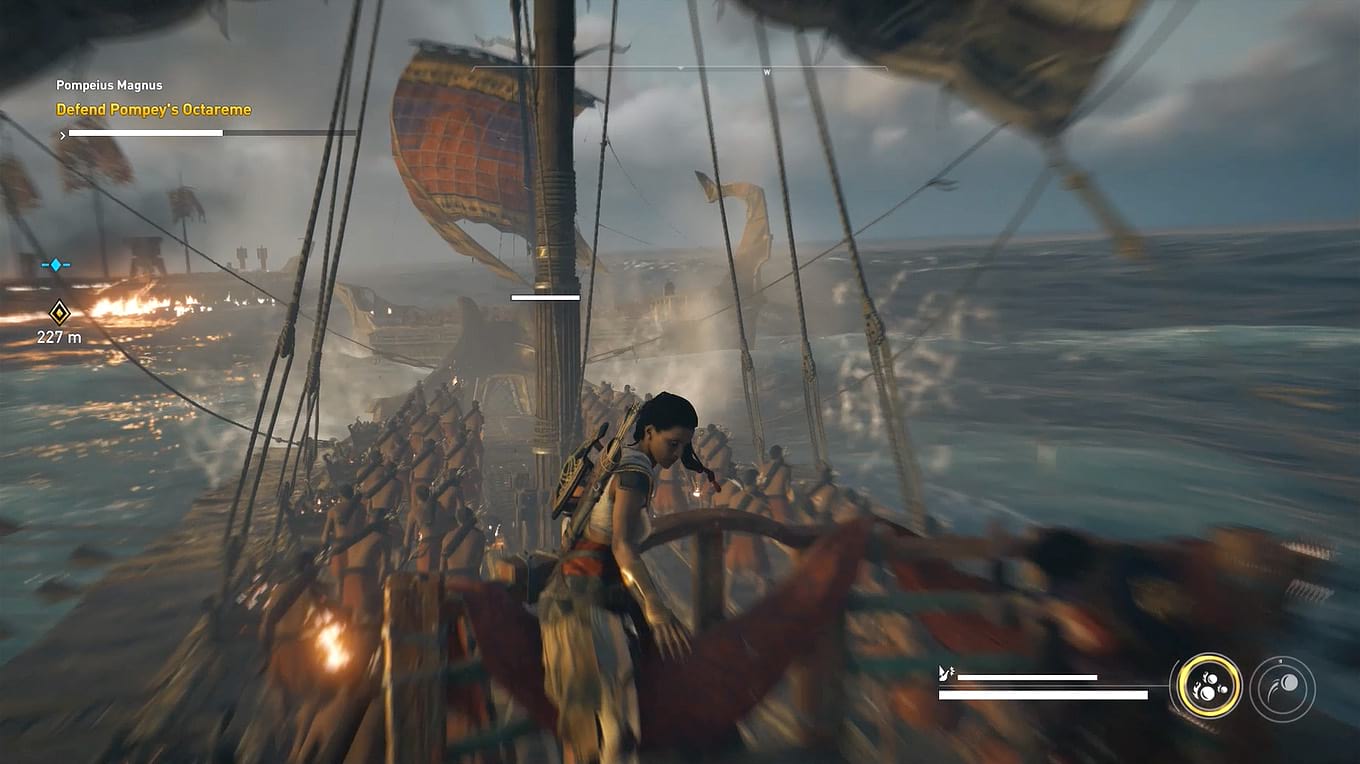Activate the javelin throw ability icon
The image size is (1360, 764).
click(1281, 687)
